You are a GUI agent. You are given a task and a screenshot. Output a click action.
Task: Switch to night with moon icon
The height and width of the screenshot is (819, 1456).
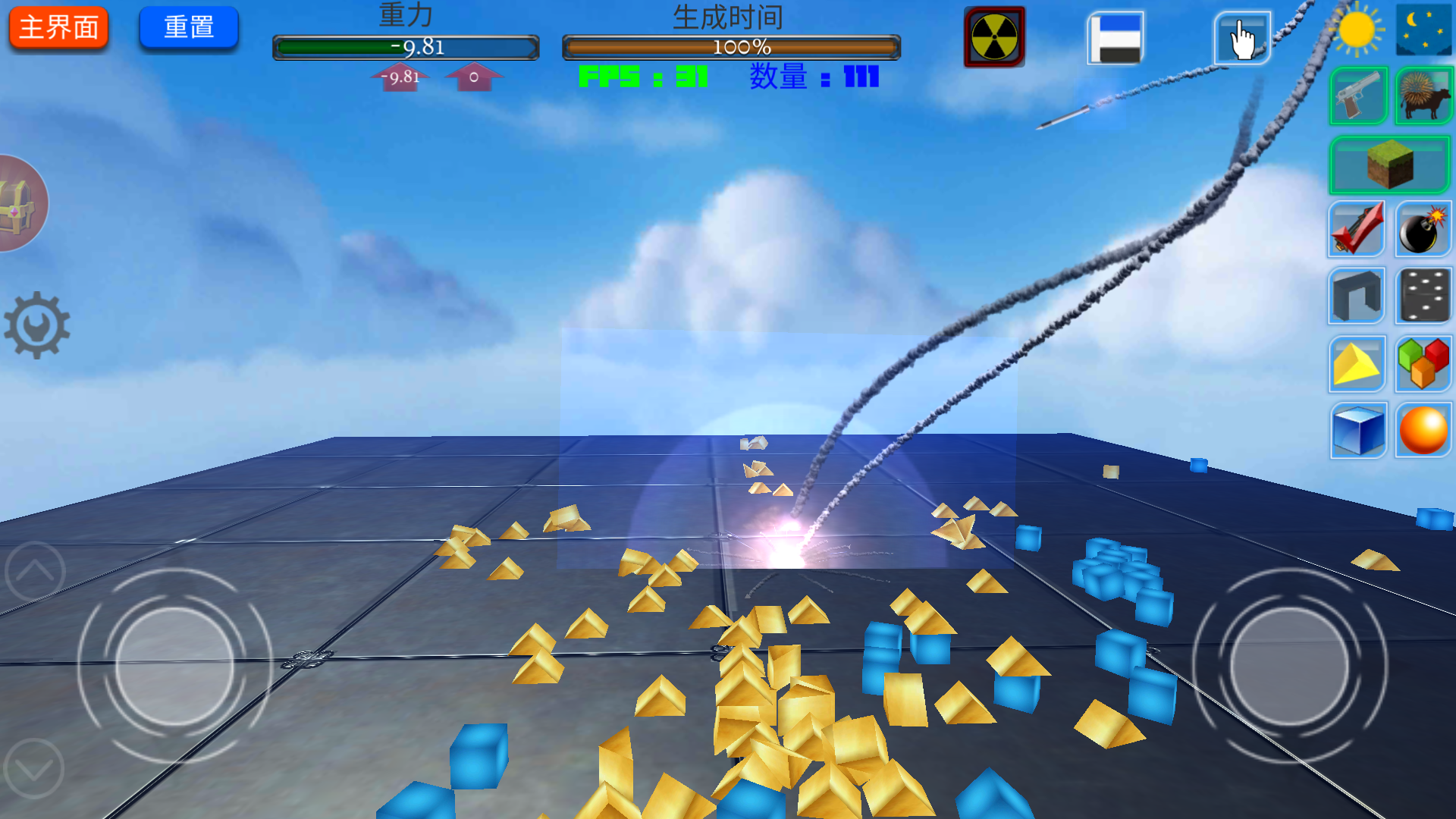pyautogui.click(x=1423, y=30)
